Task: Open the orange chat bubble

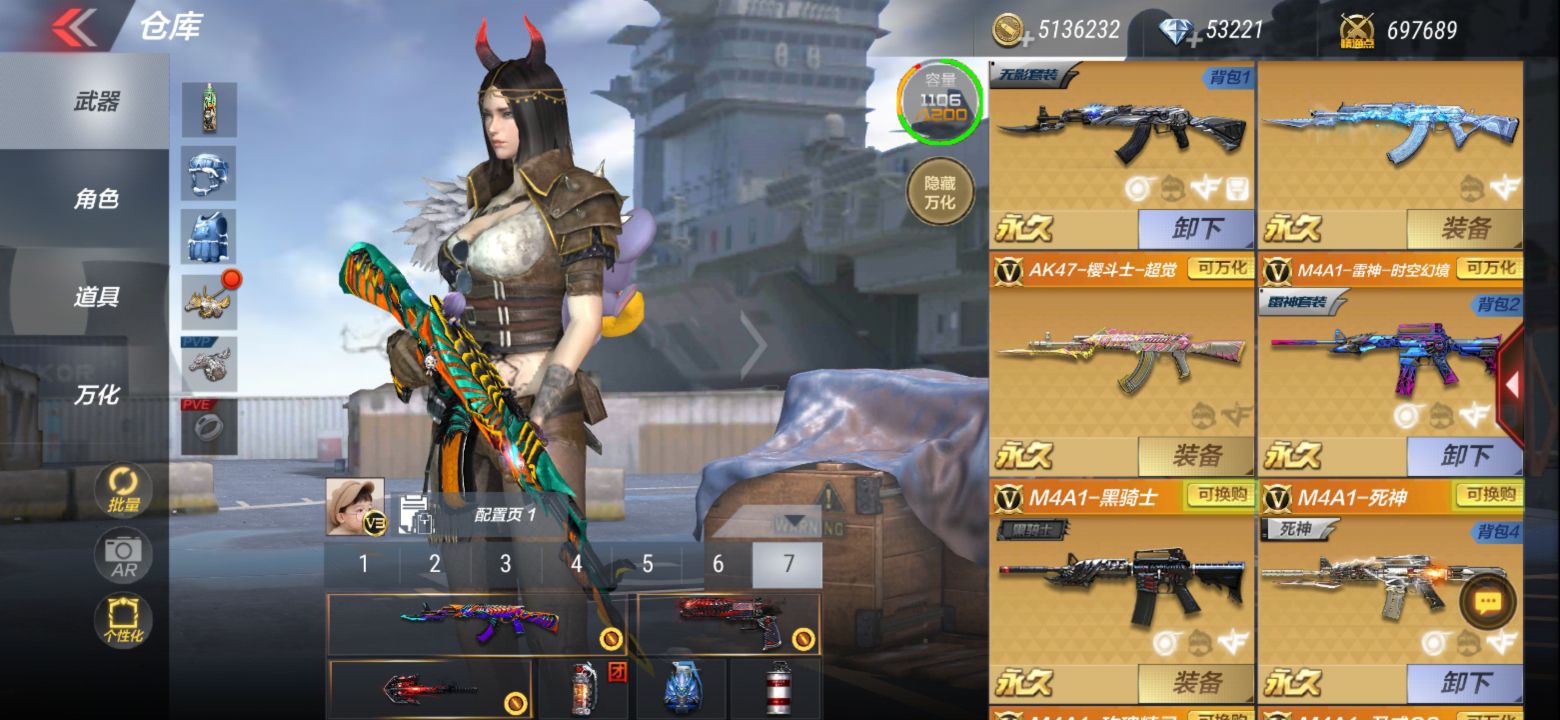Action: (1488, 602)
